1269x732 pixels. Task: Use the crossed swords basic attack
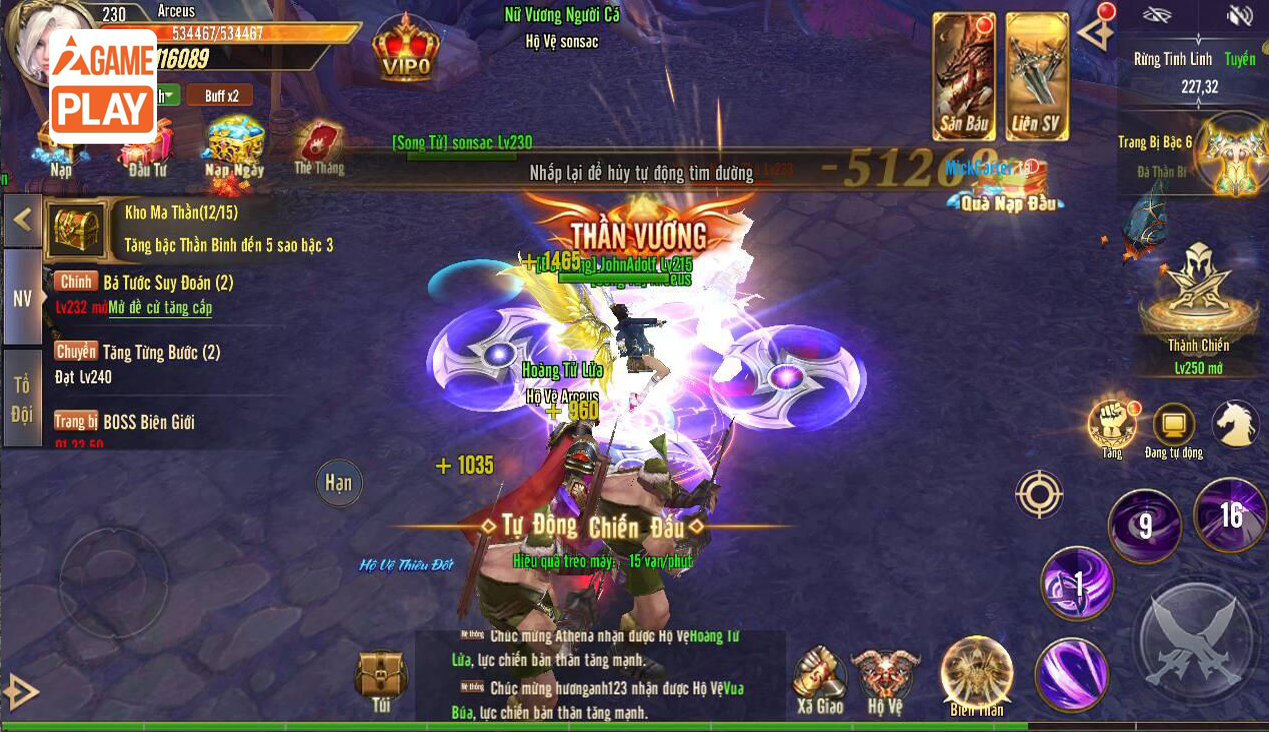[x=1195, y=640]
